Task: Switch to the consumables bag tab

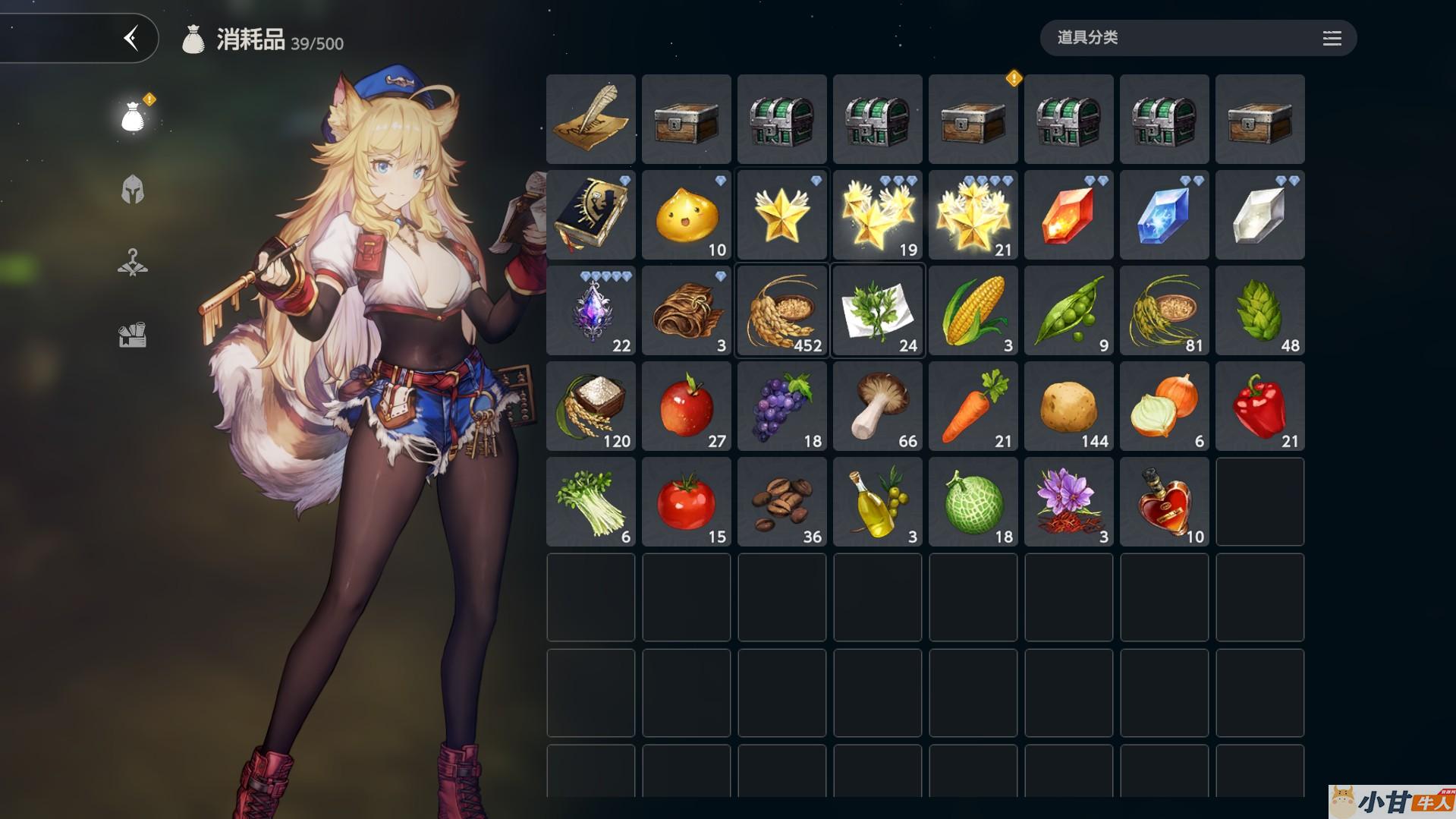Action: pos(133,118)
